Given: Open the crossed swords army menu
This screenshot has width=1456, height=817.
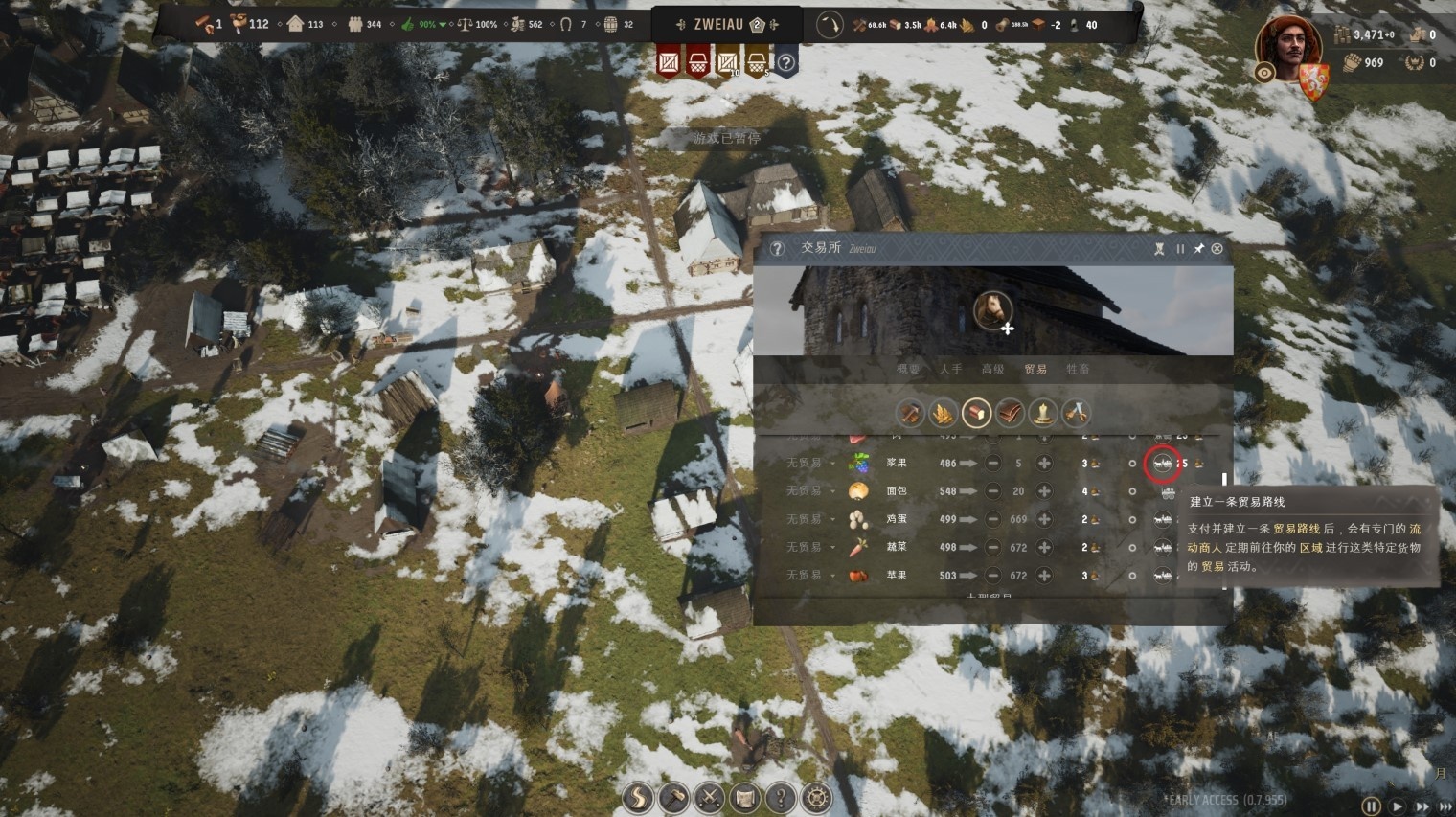Looking at the screenshot, I should [x=709, y=798].
